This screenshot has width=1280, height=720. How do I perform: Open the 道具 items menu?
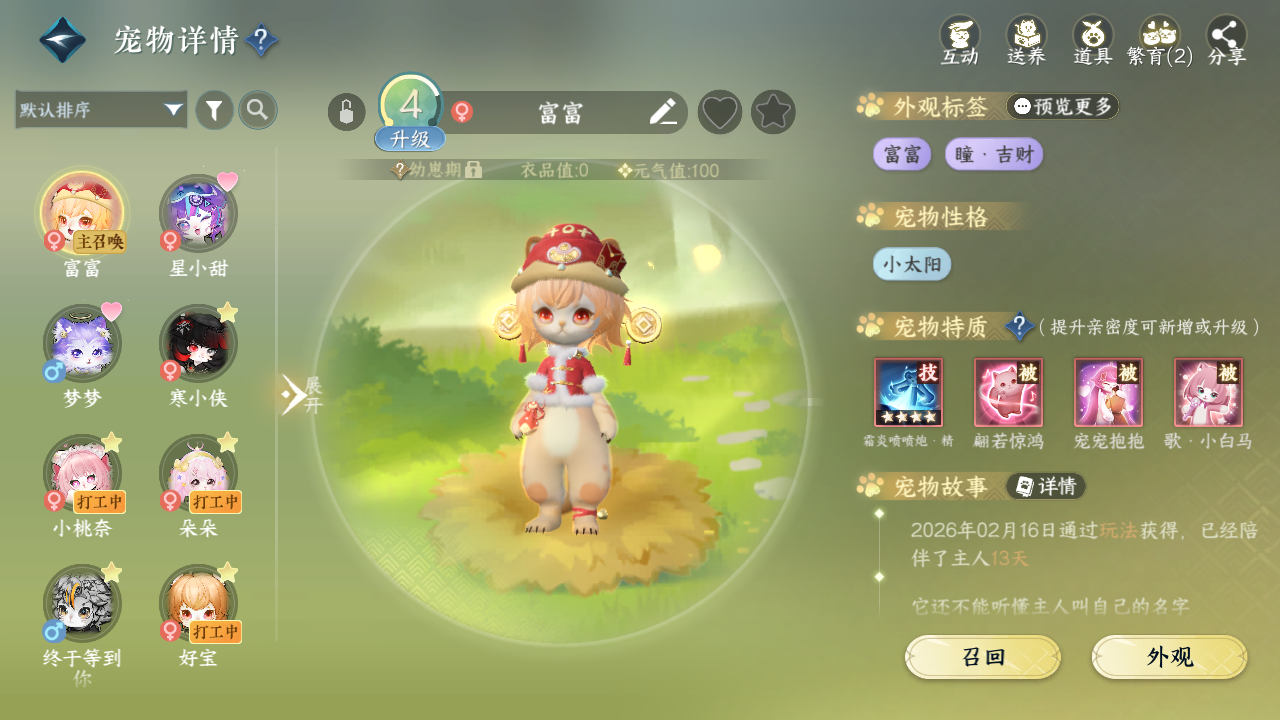pyautogui.click(x=1093, y=40)
